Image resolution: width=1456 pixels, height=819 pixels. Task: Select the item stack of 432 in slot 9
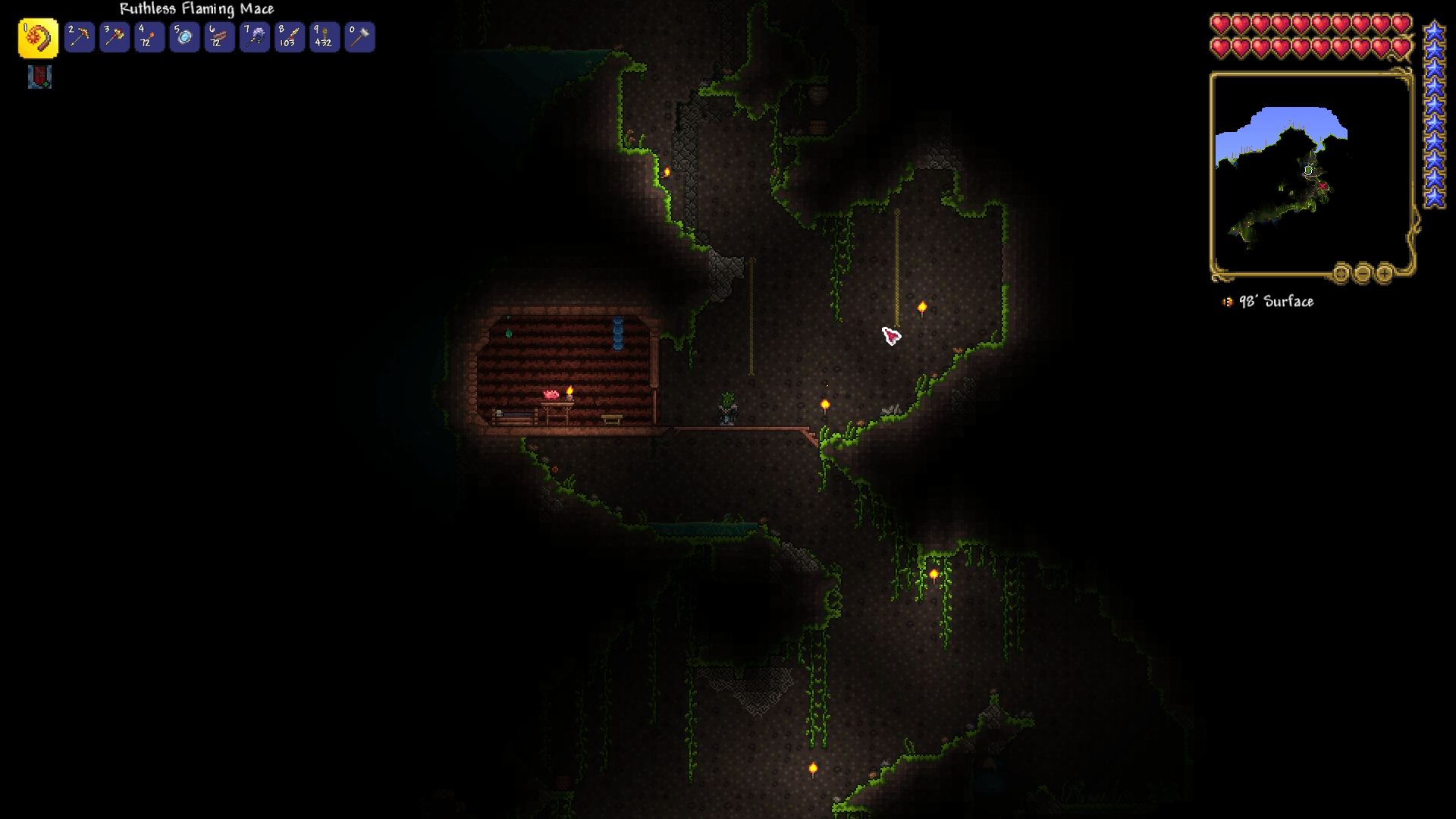point(324,37)
